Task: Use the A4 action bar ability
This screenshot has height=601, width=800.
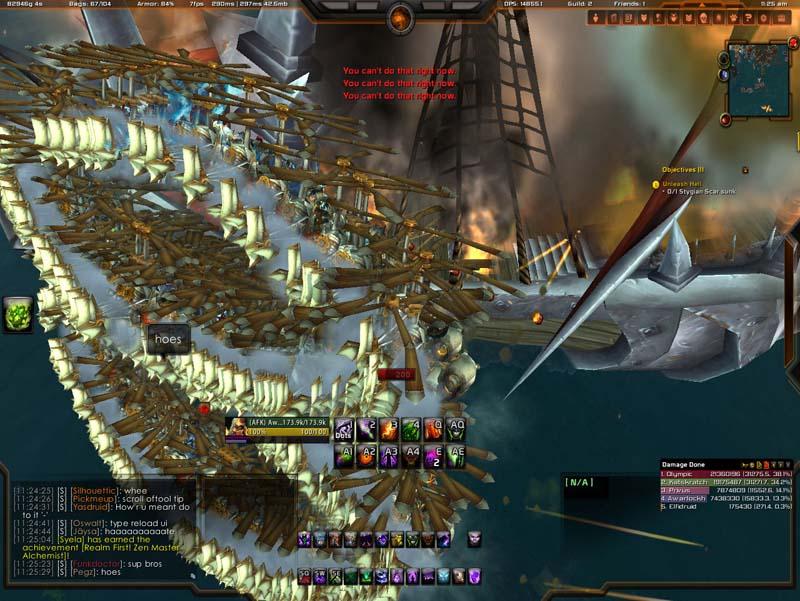Action: (x=412, y=456)
